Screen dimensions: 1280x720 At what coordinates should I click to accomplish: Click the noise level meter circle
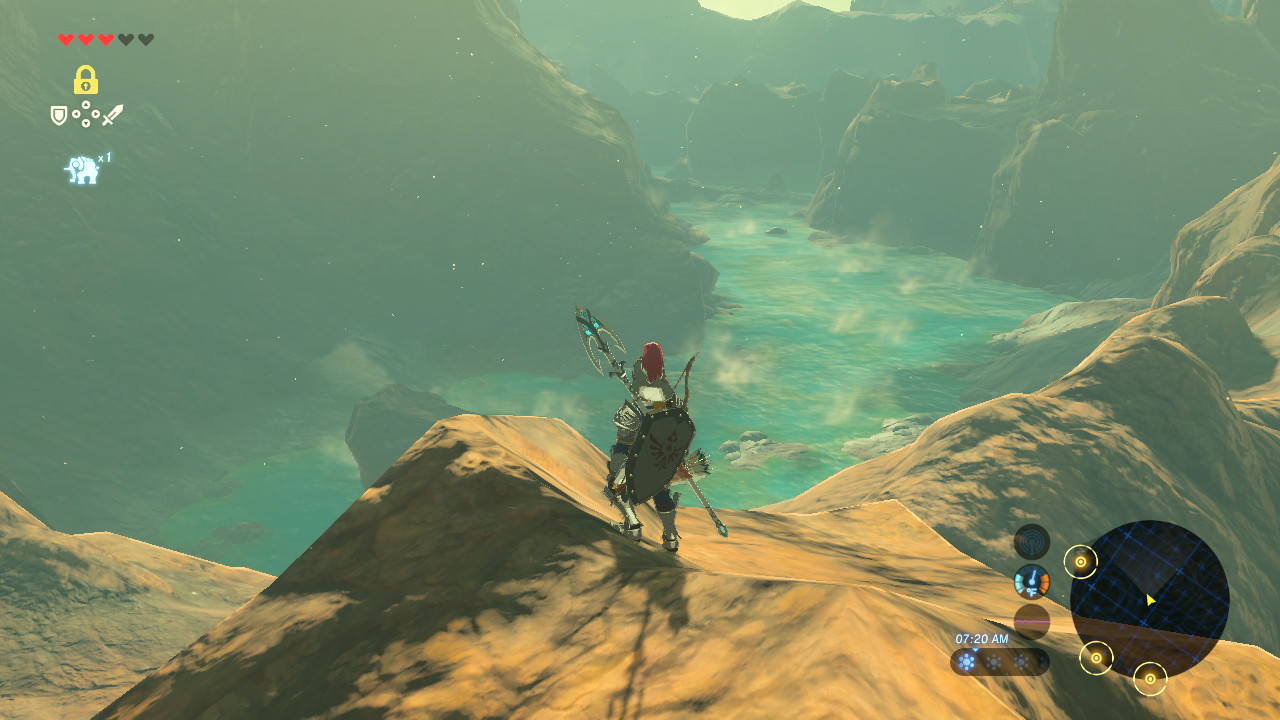(x=1032, y=620)
